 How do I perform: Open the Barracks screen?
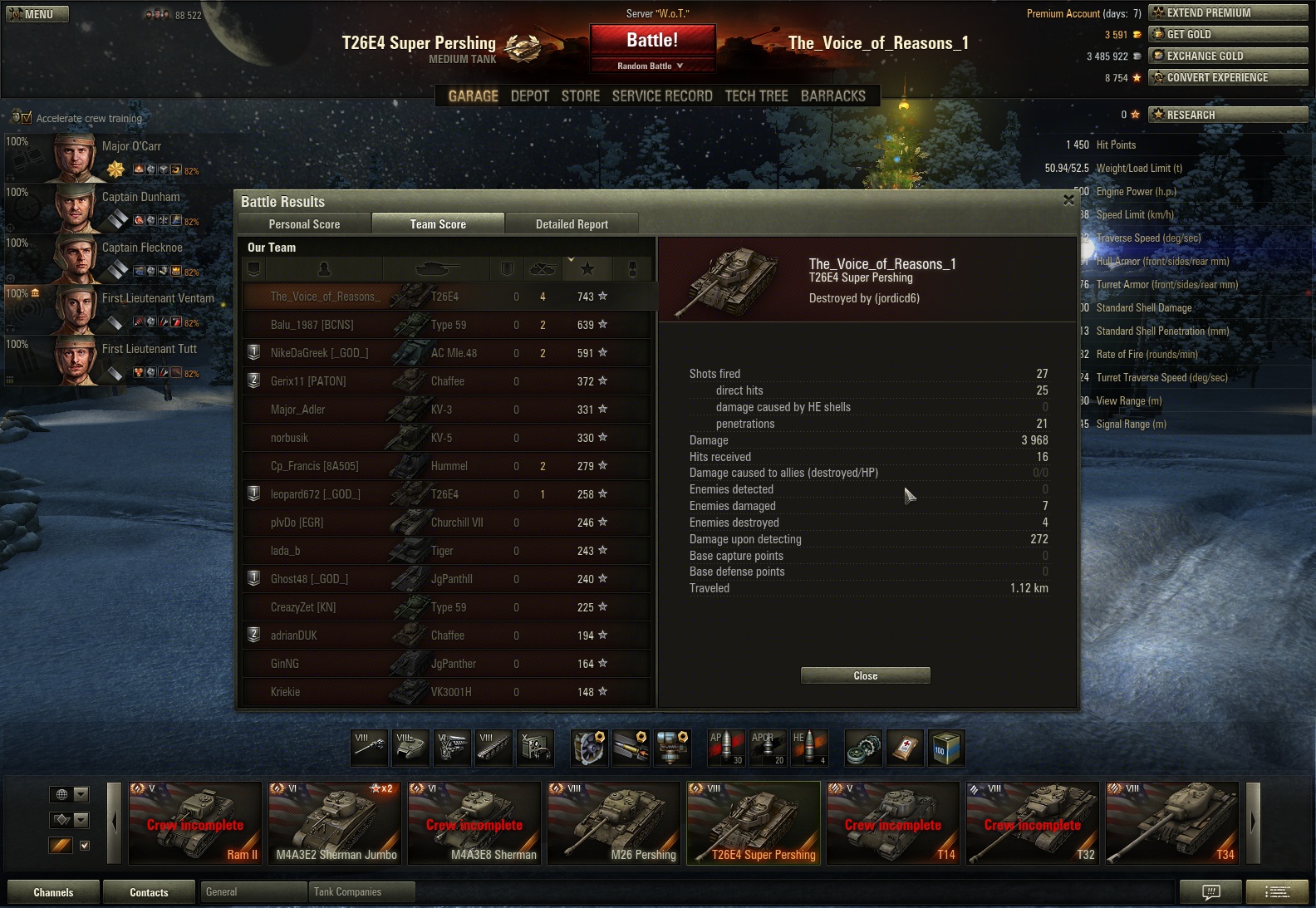[833, 96]
